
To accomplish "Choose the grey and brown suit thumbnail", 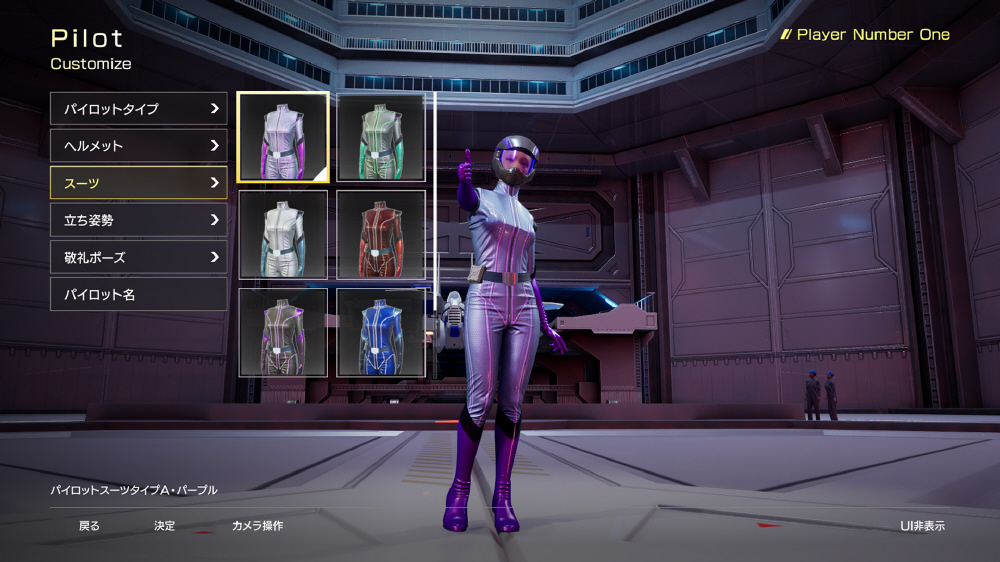I will click(x=283, y=332).
